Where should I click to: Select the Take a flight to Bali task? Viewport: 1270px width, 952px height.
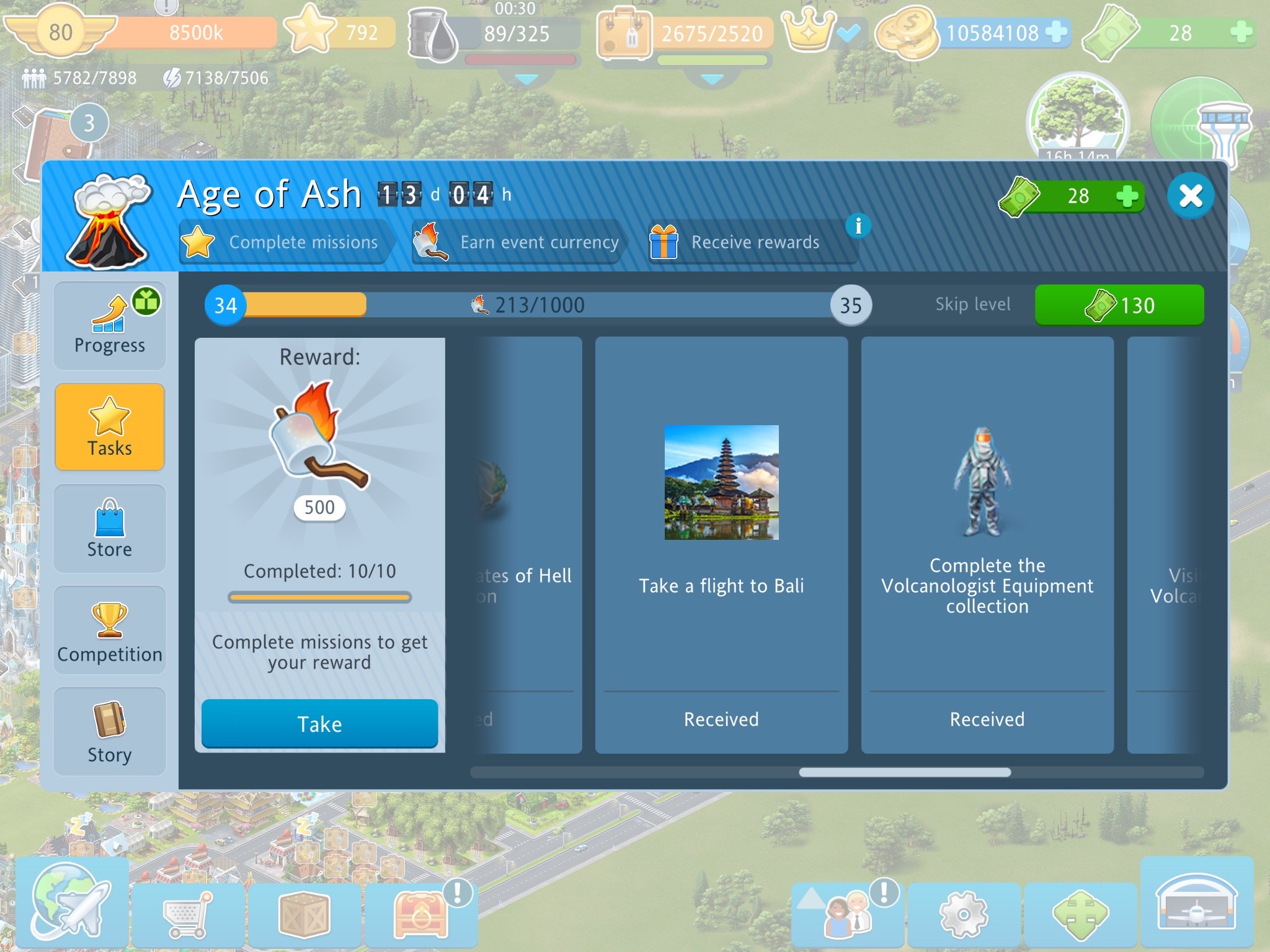pos(721,545)
